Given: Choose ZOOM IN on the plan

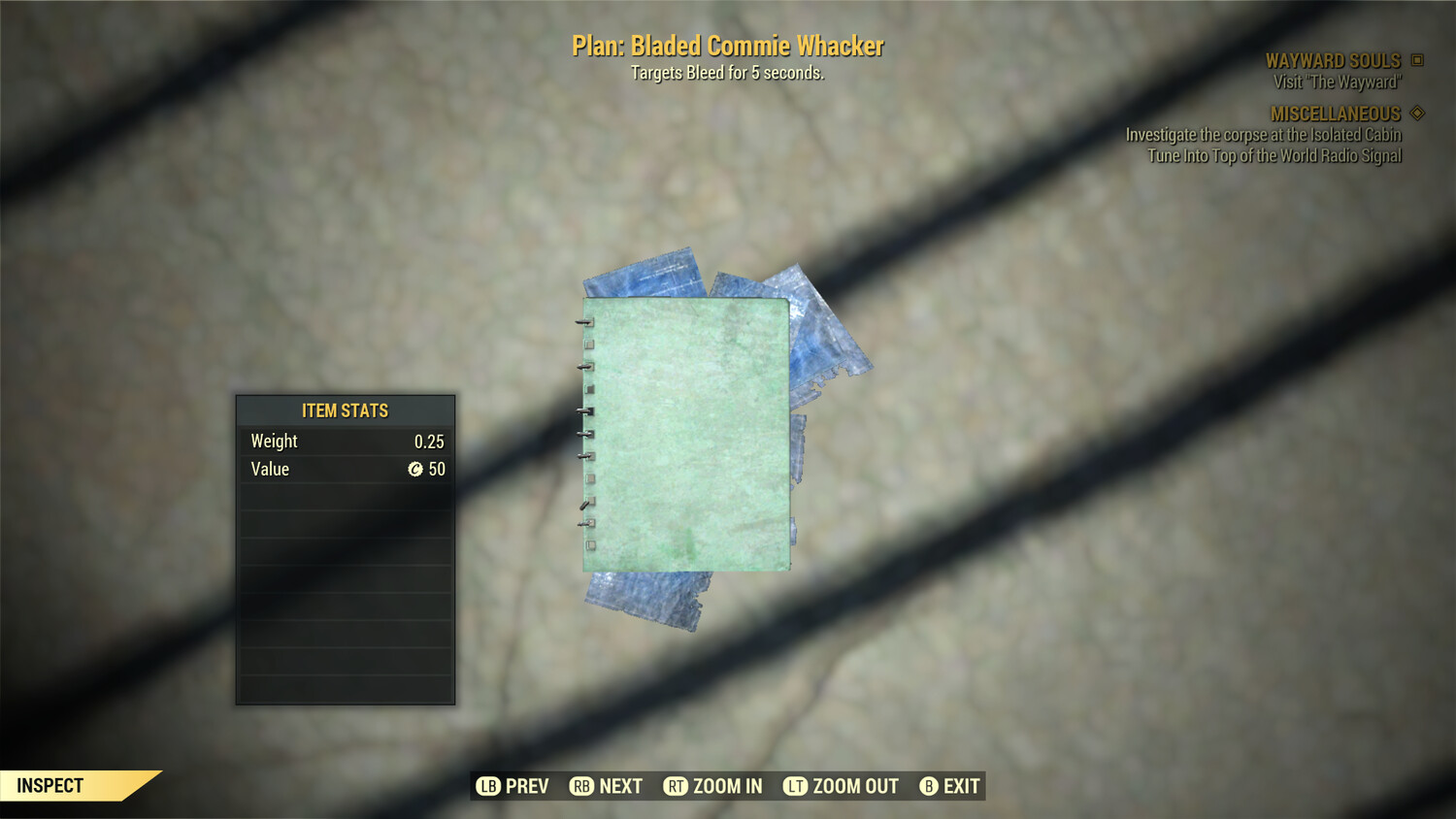Looking at the screenshot, I should (x=713, y=786).
